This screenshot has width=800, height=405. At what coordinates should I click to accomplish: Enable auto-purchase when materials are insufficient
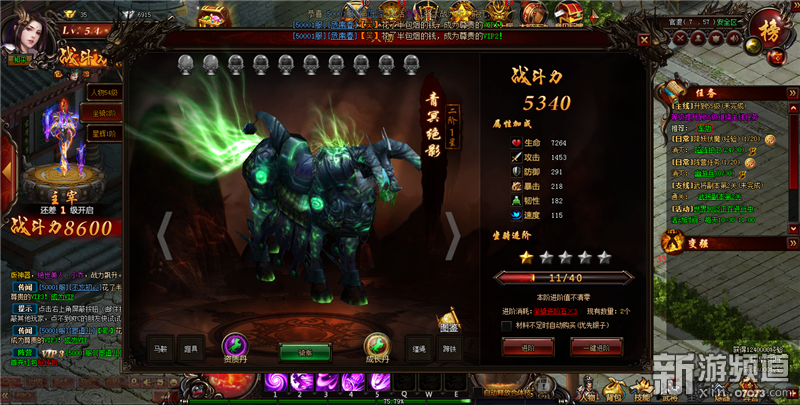[506, 325]
